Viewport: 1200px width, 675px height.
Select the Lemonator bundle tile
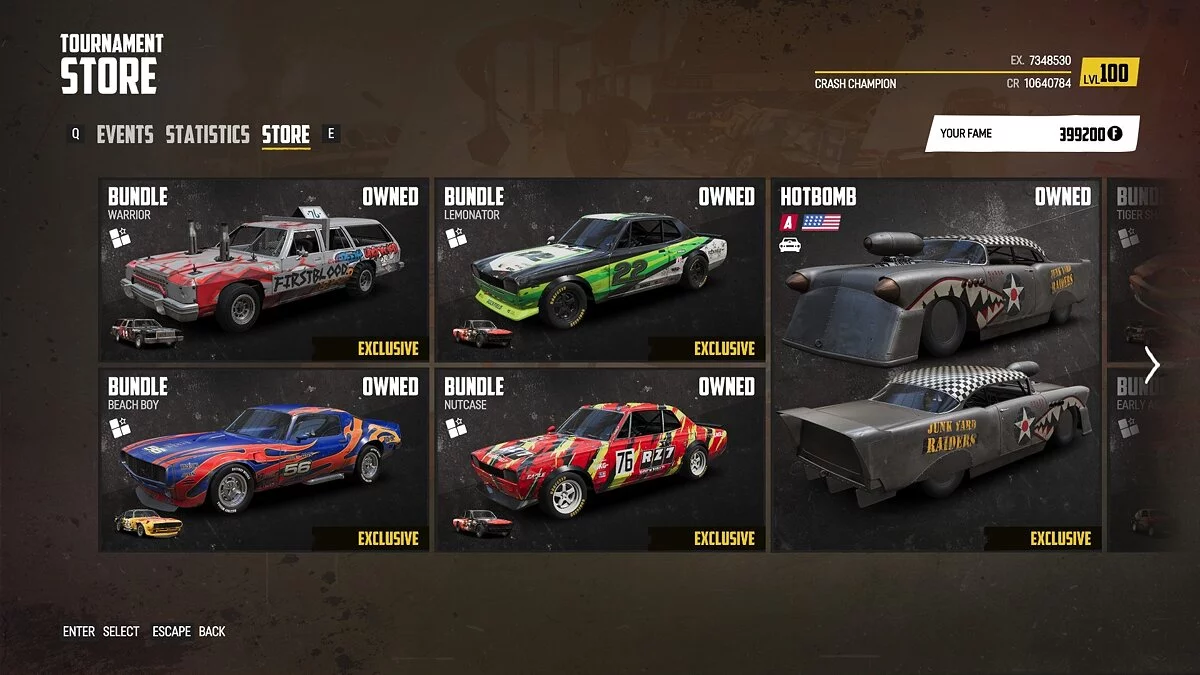point(600,270)
